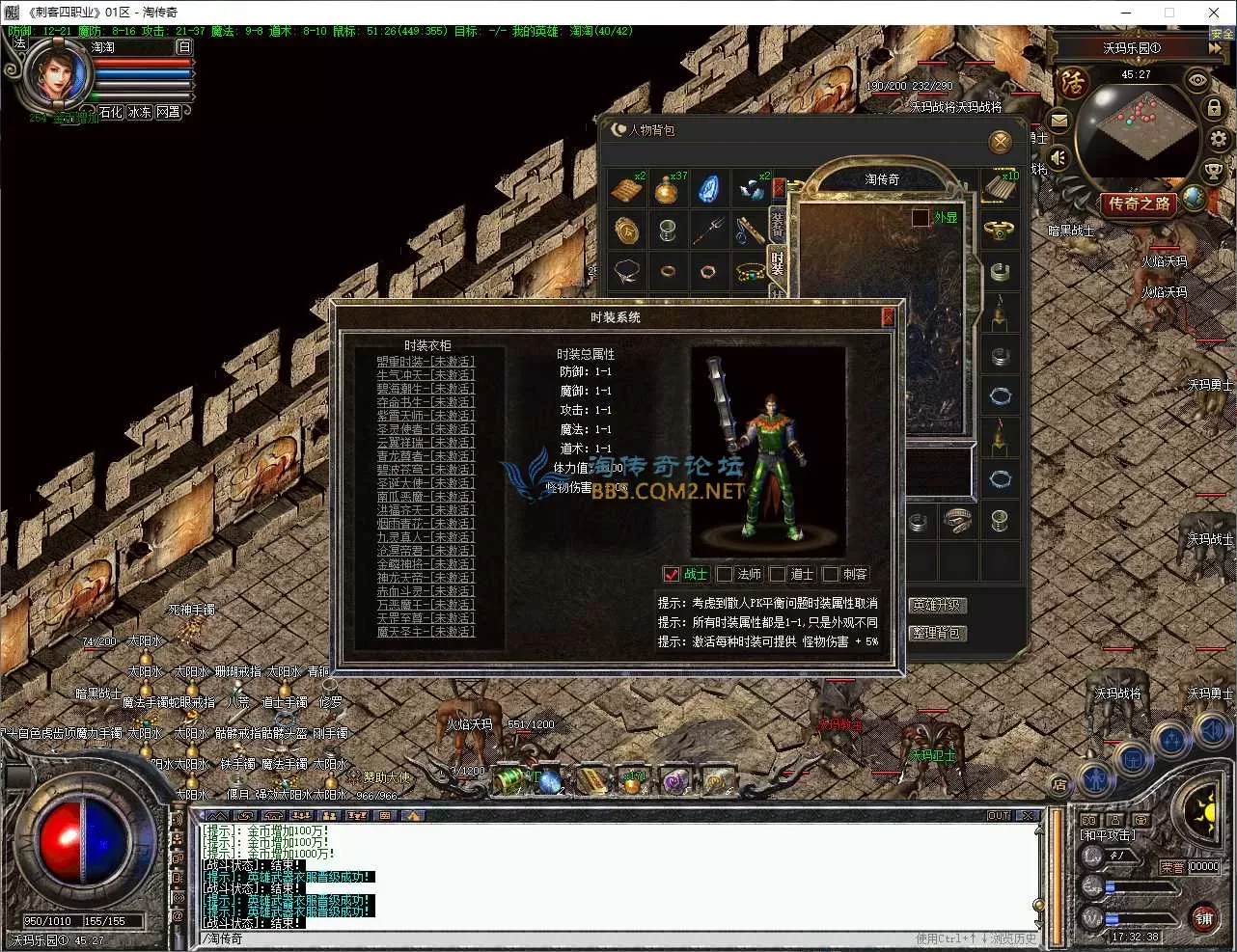The width and height of the screenshot is (1237, 952).
Task: Pick the 魔天圣主 outfit entry
Action: pos(426,632)
